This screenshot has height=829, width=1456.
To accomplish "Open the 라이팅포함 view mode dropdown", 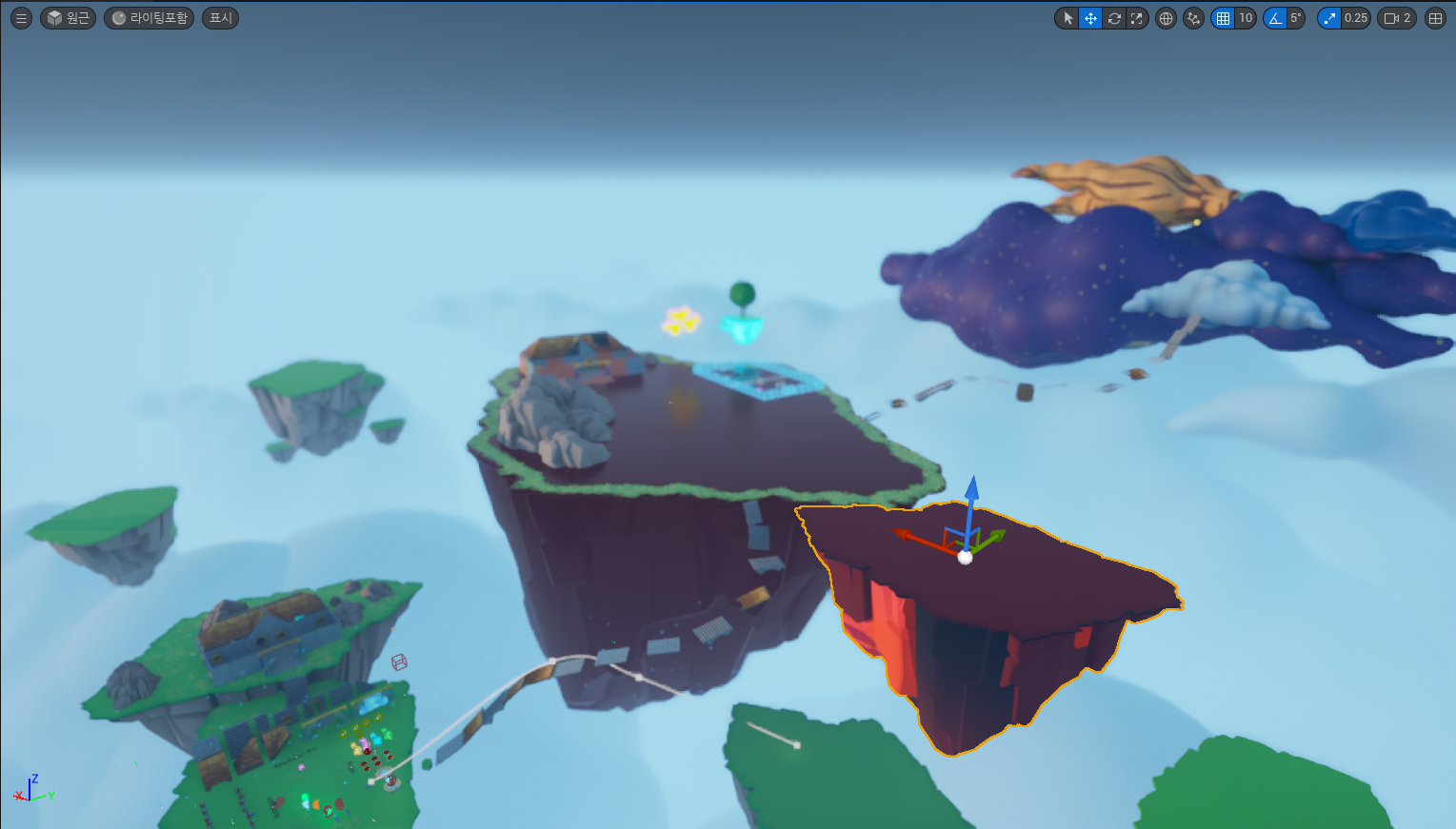I will pos(149,18).
